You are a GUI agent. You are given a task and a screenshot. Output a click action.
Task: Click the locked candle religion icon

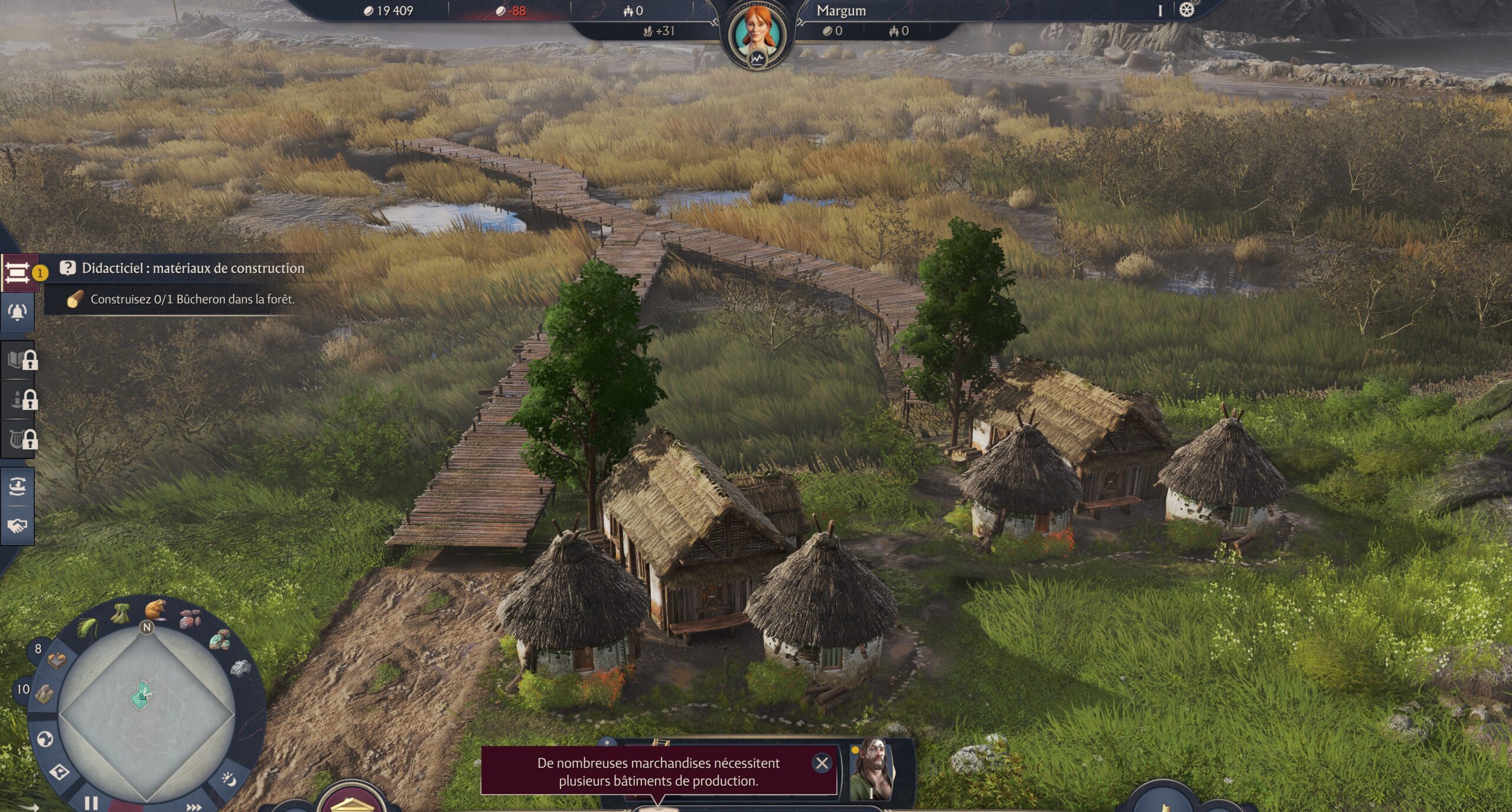(x=15, y=398)
